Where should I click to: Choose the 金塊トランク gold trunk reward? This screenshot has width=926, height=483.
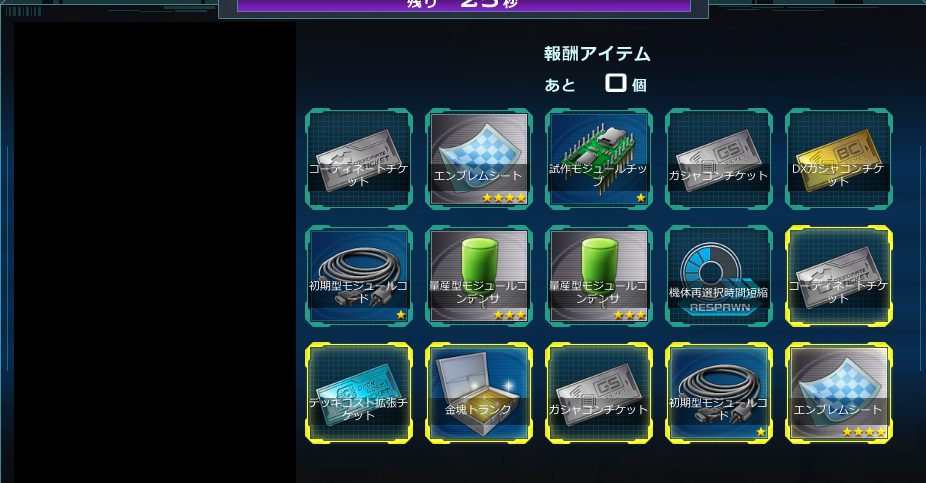pyautogui.click(x=479, y=393)
